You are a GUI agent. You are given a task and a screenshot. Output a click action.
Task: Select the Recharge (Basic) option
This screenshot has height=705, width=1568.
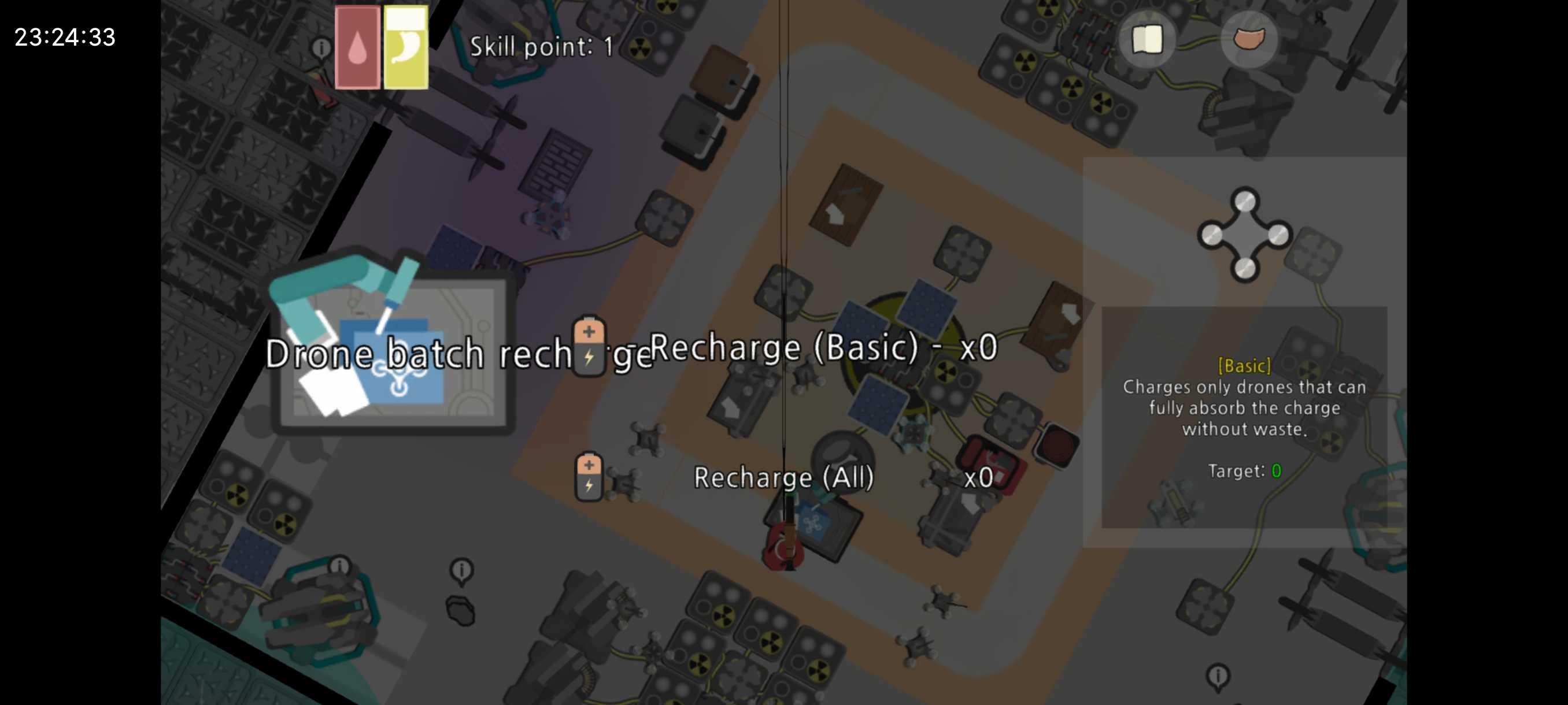point(784,348)
